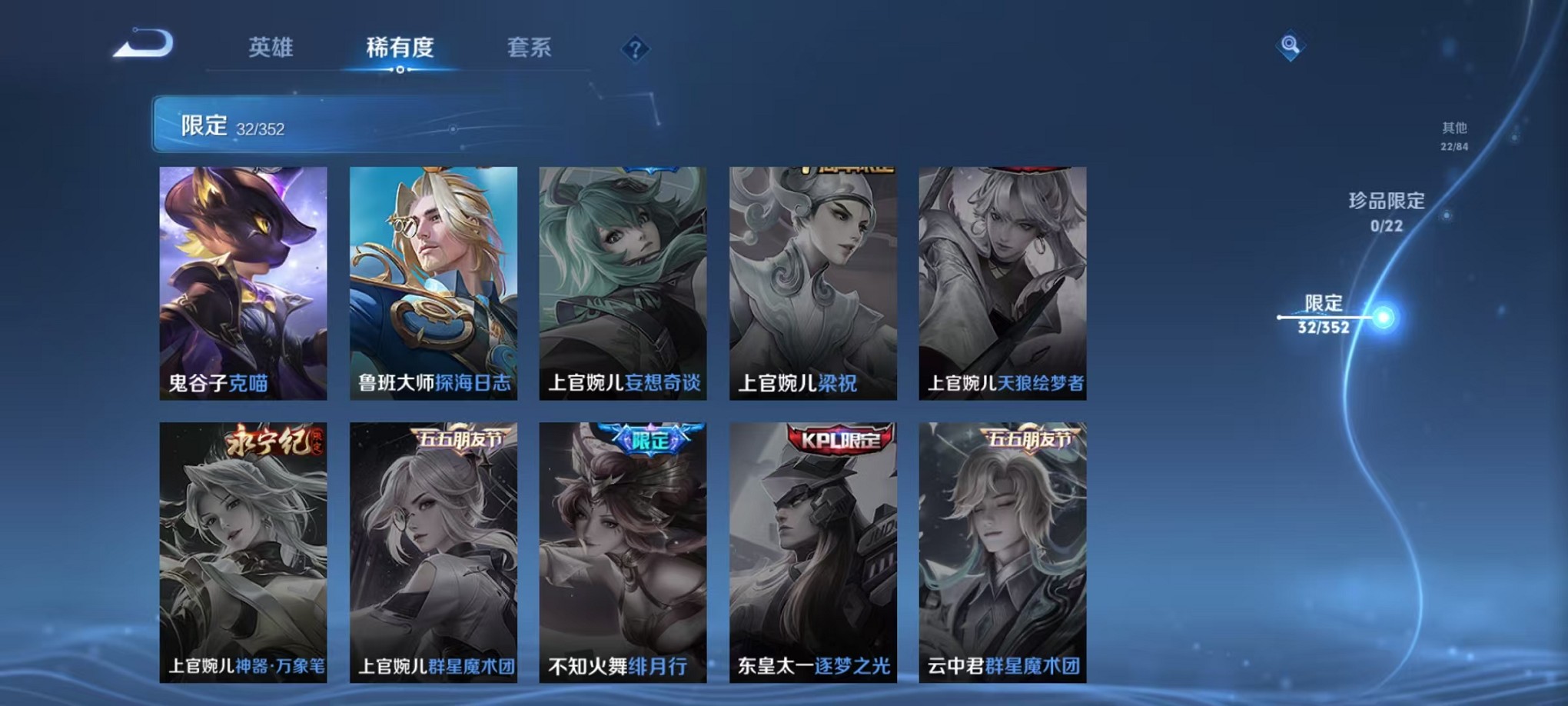
Task: Select the 稀有度 tab
Action: tap(399, 48)
